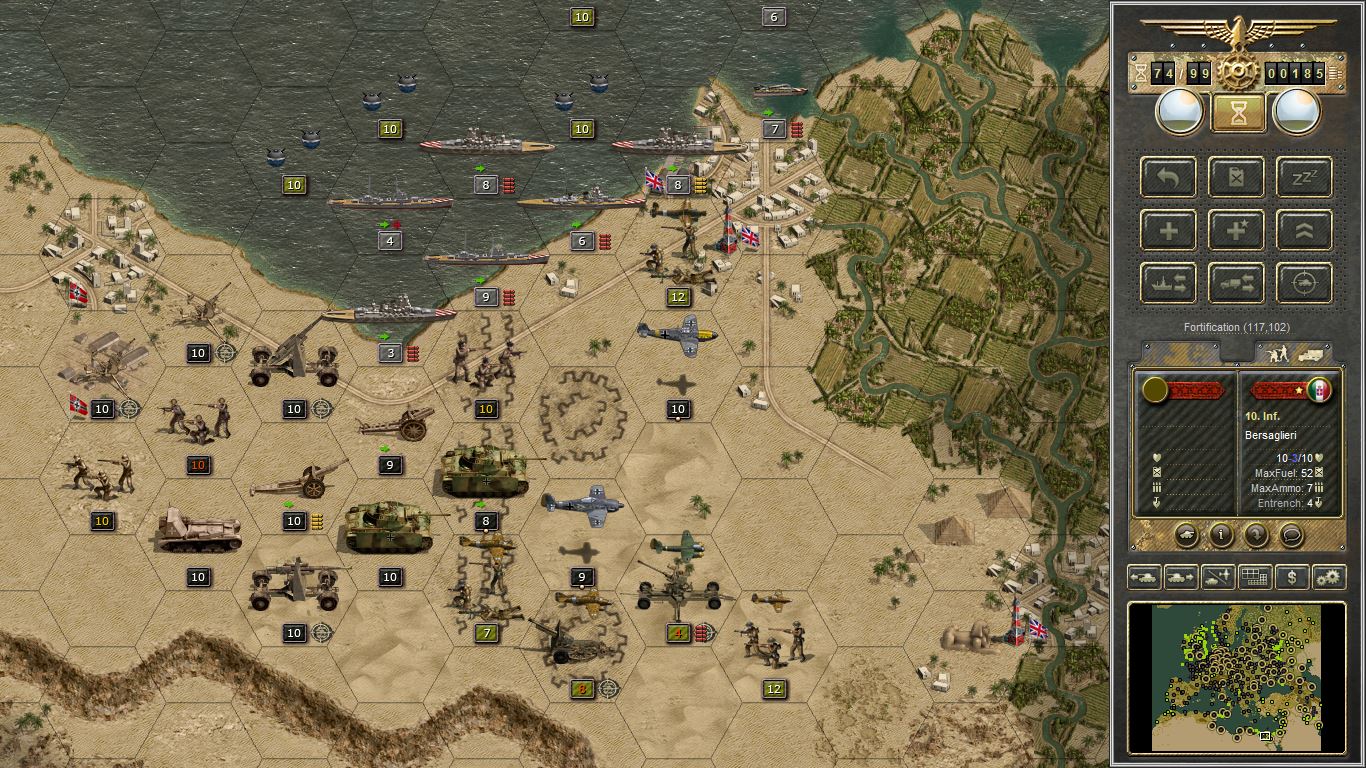1366x768 pixels.
Task: Click the Reinforce unit plus icon
Action: pyautogui.click(x=1167, y=230)
